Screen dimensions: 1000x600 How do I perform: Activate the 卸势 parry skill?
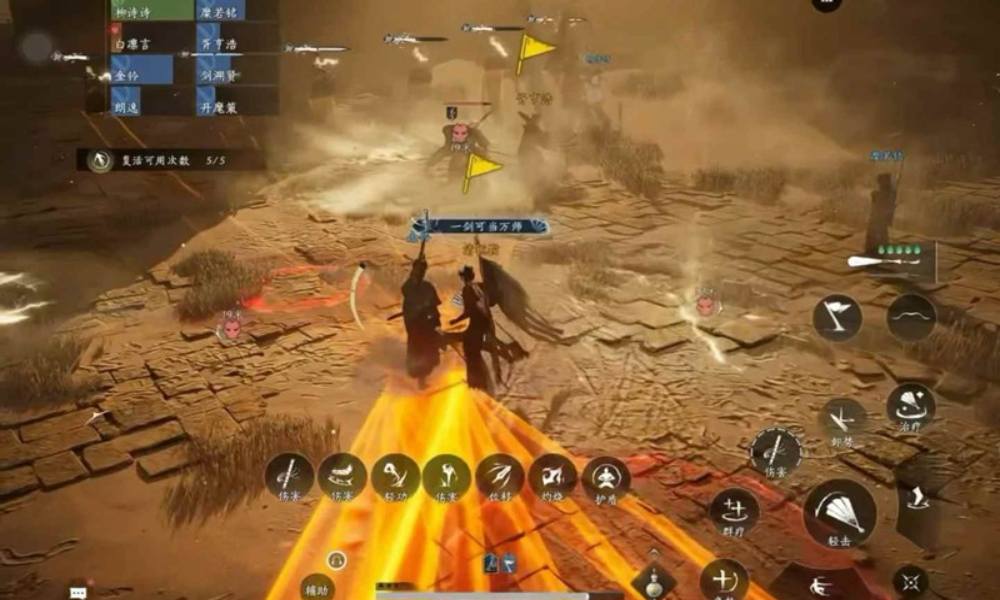842,420
